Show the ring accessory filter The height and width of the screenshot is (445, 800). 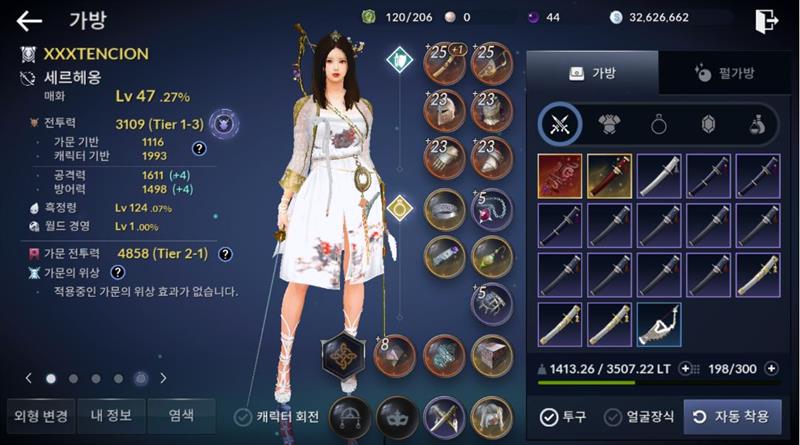660,124
